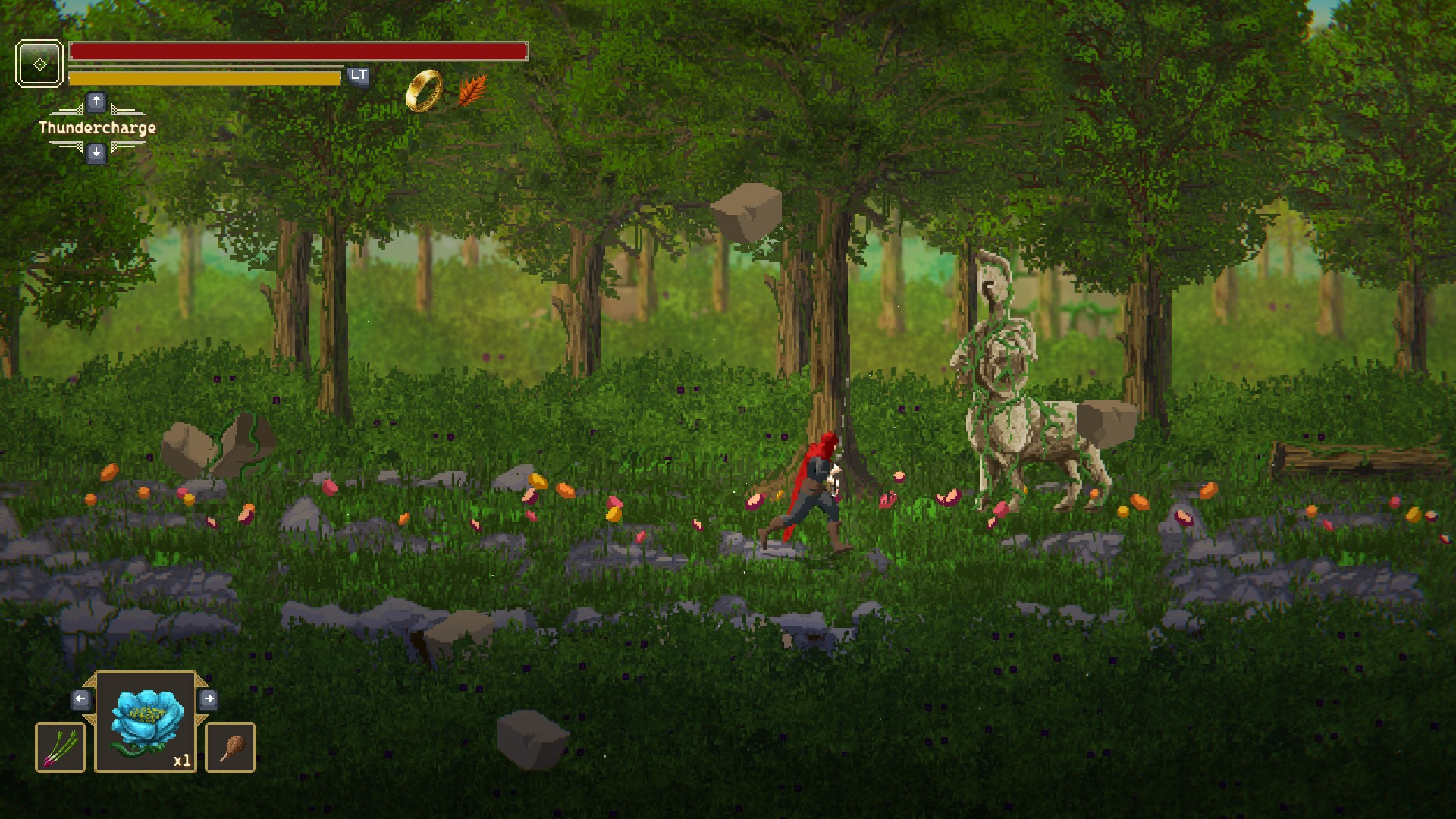1456x819 pixels.
Task: Click the diamond emblem beside health bar
Action: pyautogui.click(x=39, y=64)
